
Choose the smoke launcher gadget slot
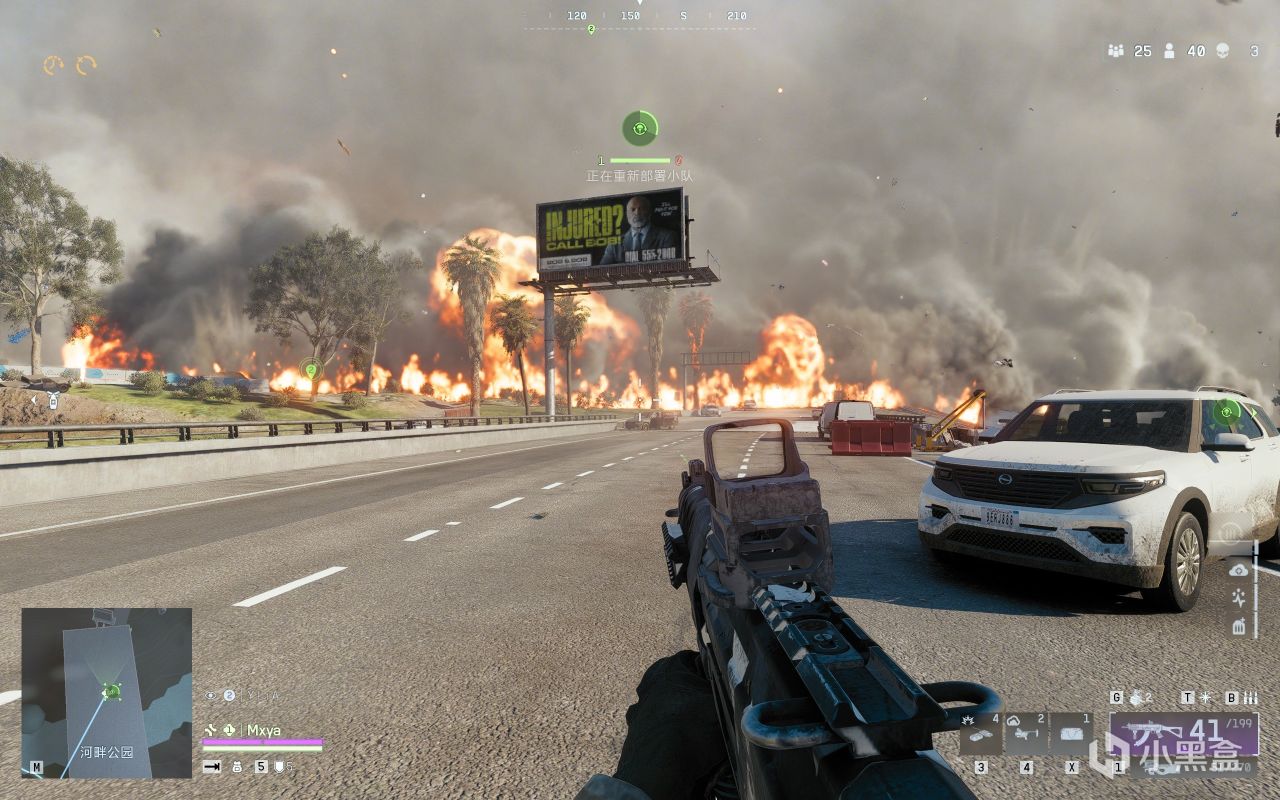coord(1025,733)
